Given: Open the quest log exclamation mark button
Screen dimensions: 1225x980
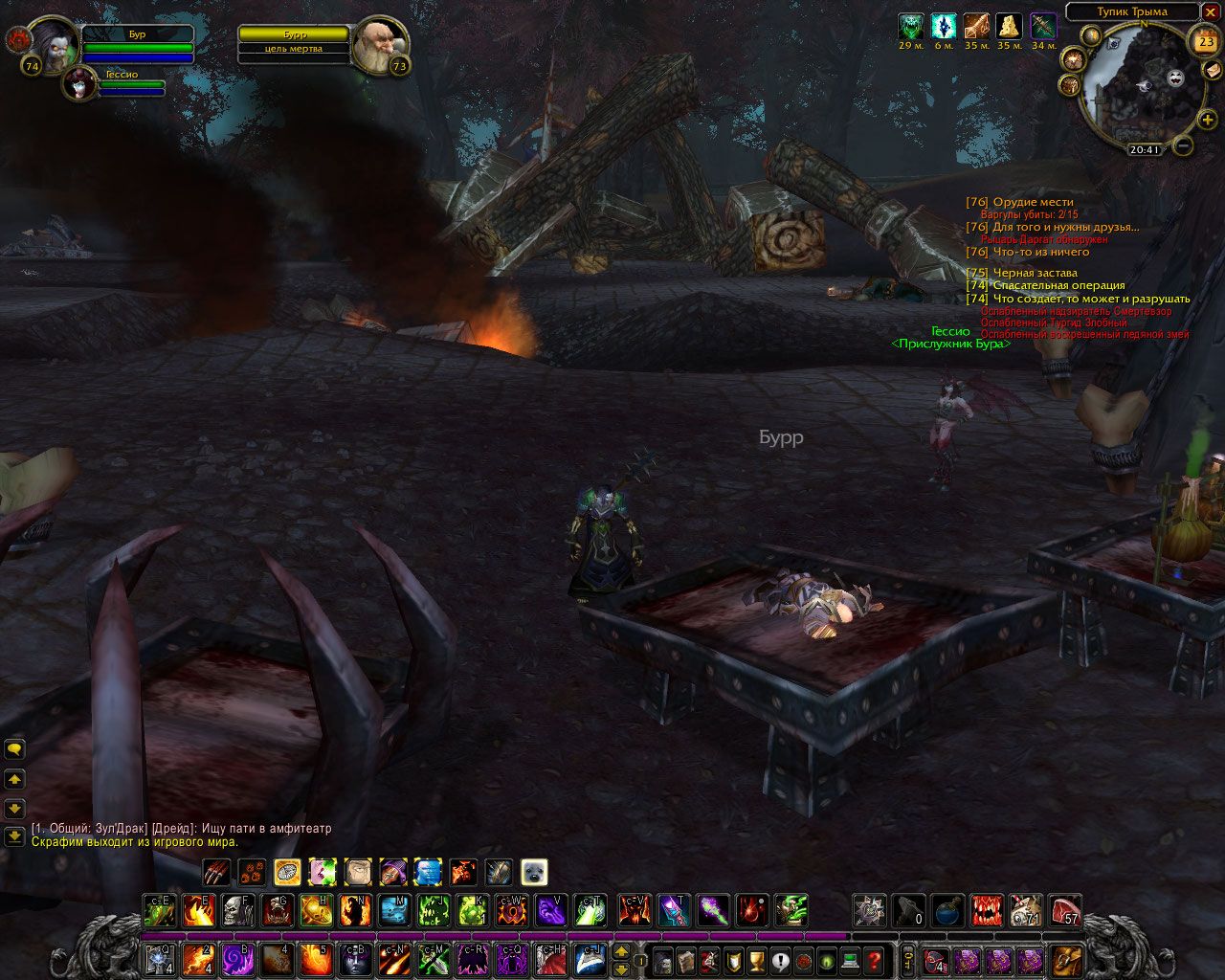Looking at the screenshot, I should pos(780,960).
